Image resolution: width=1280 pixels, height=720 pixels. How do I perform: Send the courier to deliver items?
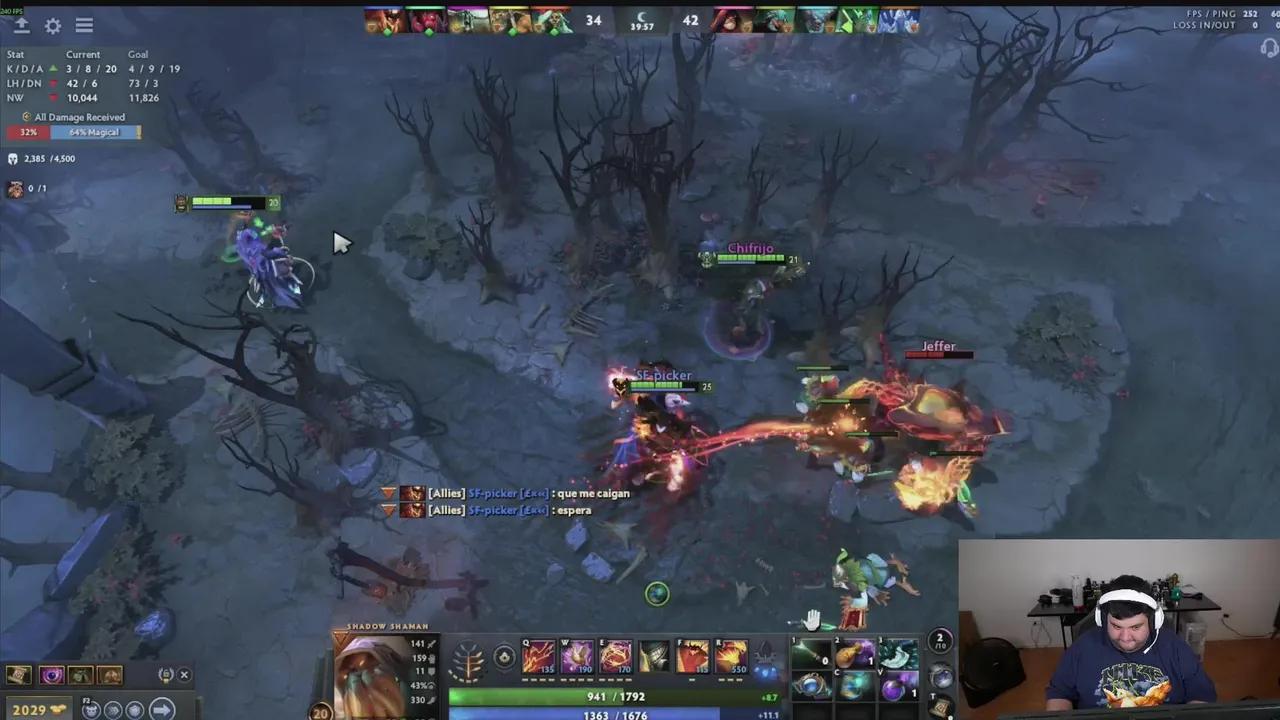161,709
